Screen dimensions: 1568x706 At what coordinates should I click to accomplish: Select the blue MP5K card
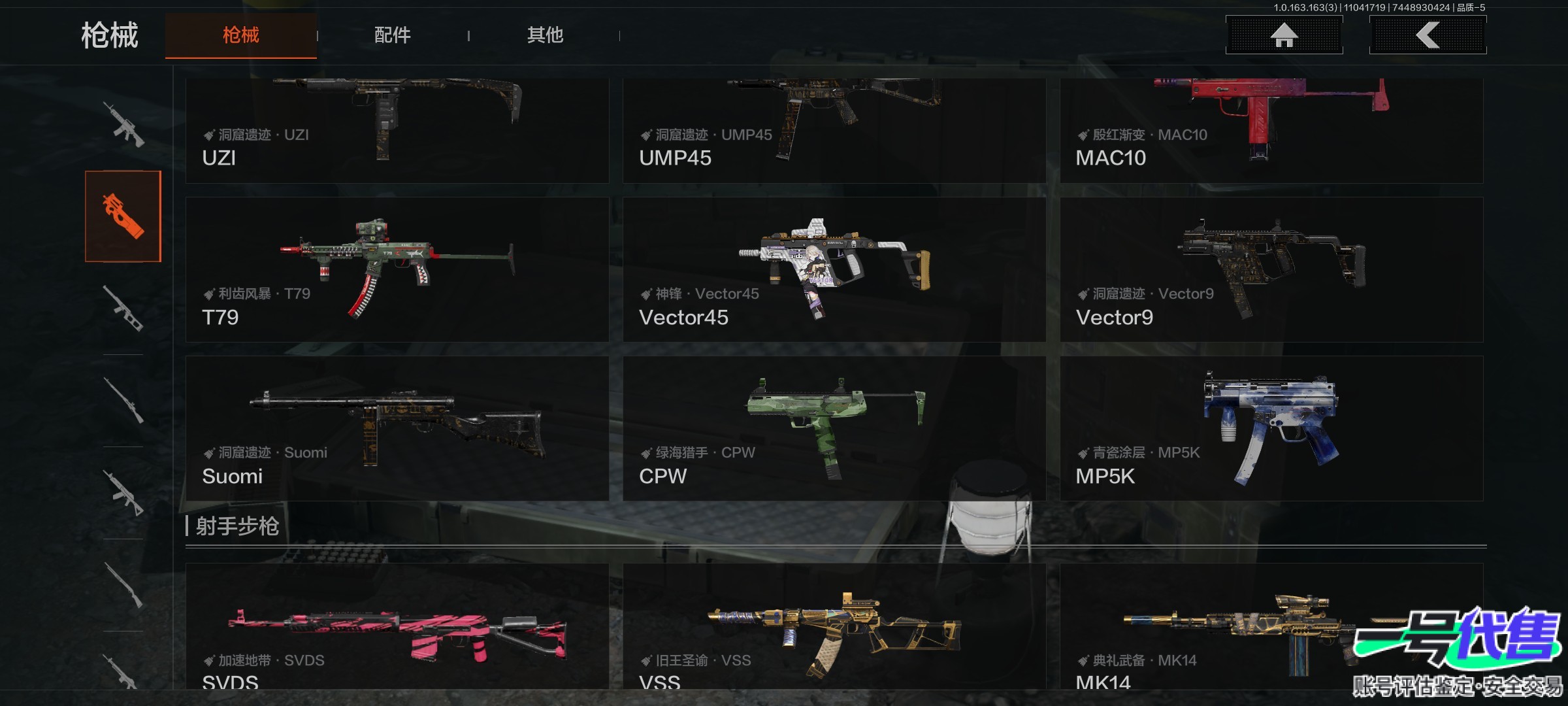pyautogui.click(x=1271, y=428)
